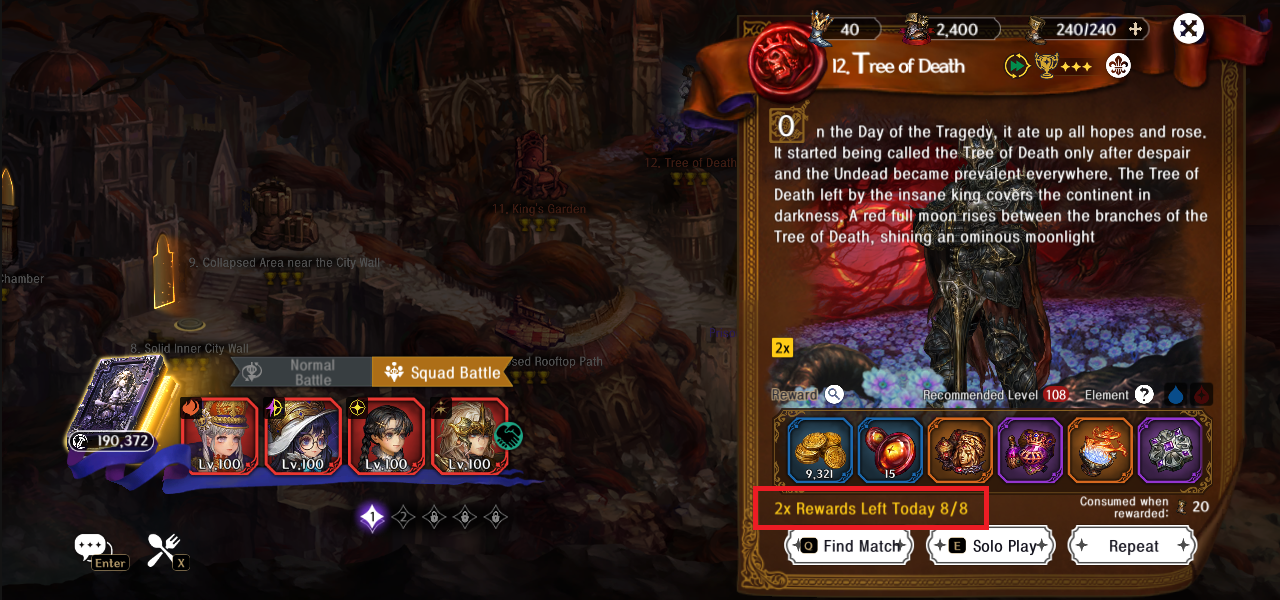The height and width of the screenshot is (600, 1280).
Task: View the flaming chalice reward item
Action: 1100,450
